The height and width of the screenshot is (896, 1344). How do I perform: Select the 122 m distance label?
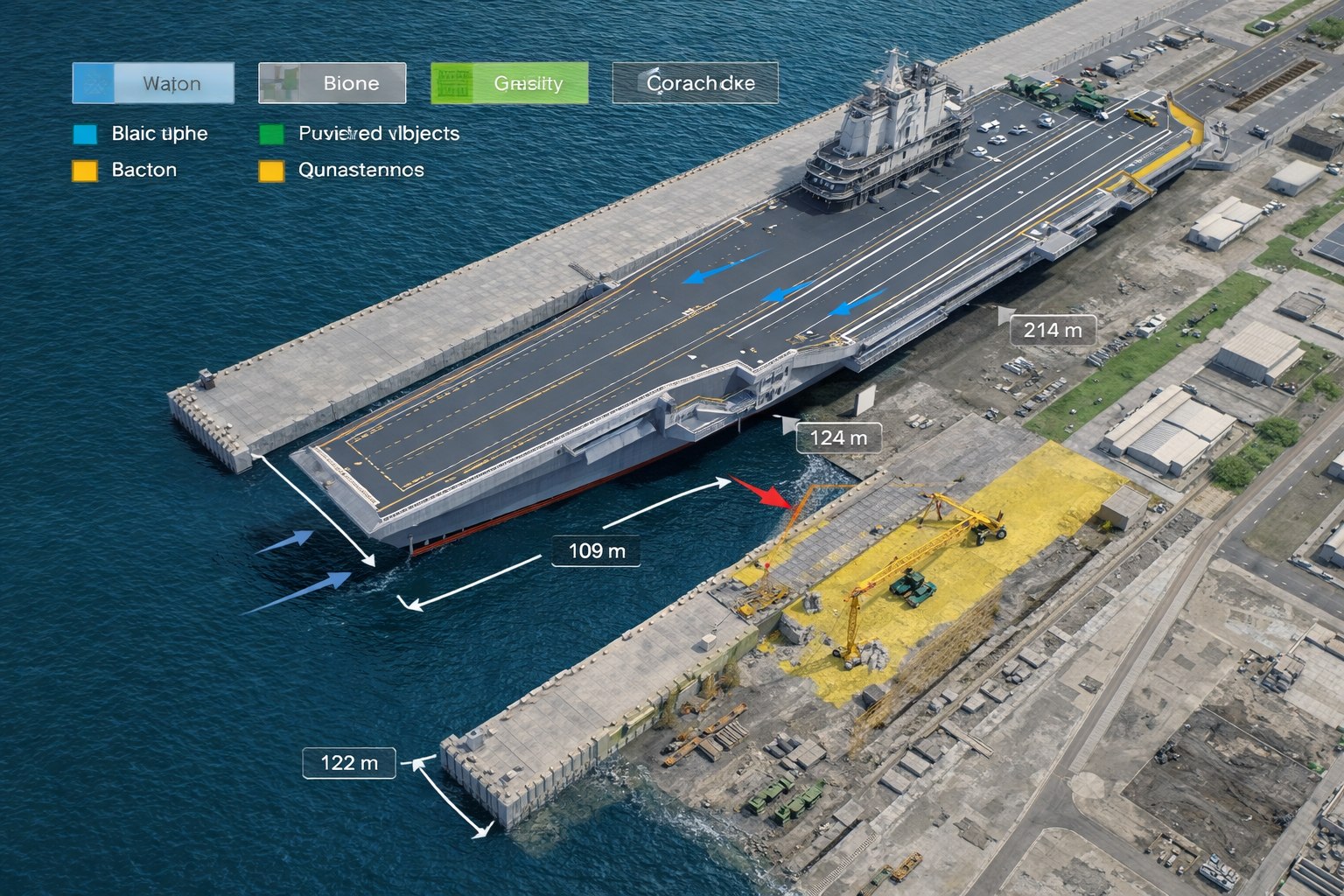click(x=349, y=763)
